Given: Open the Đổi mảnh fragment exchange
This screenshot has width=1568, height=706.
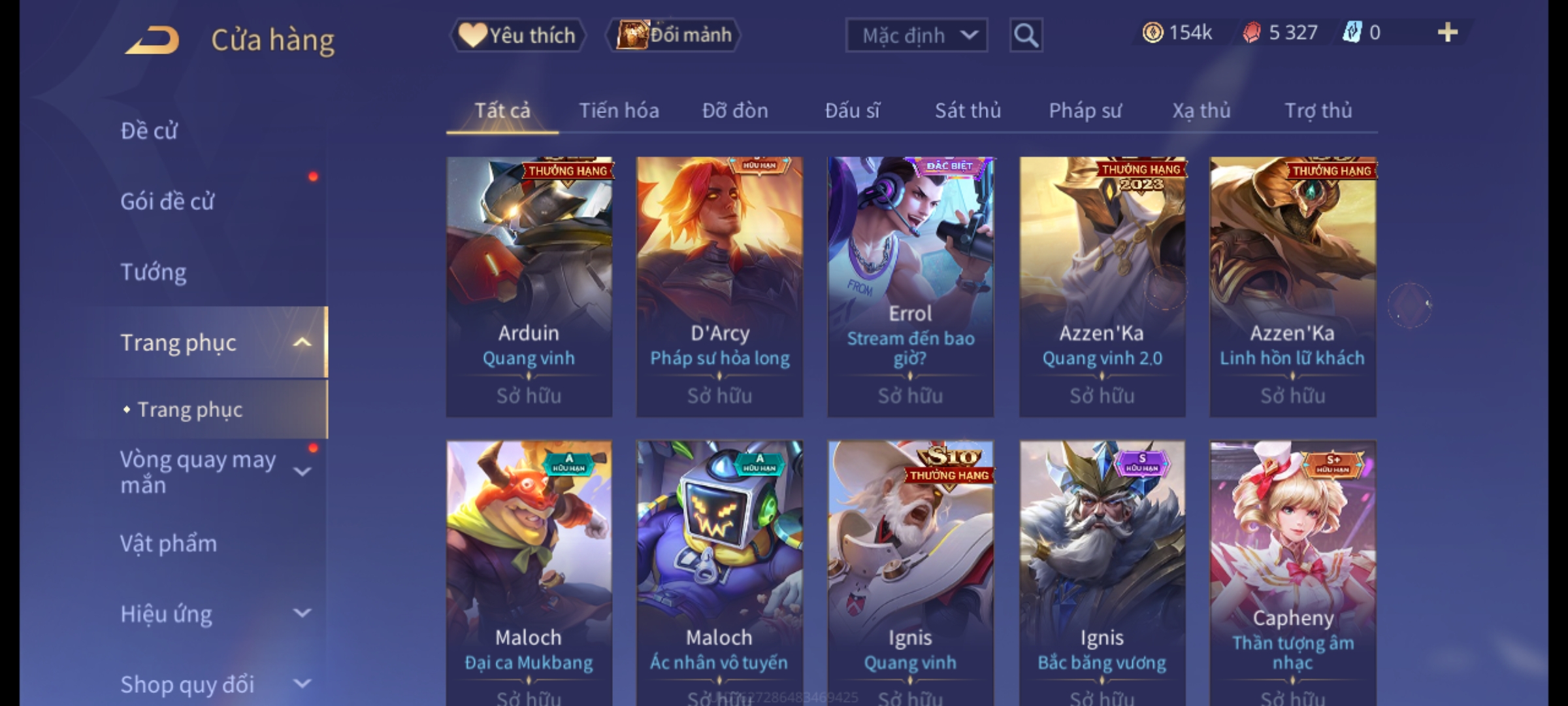Looking at the screenshot, I should [x=674, y=35].
